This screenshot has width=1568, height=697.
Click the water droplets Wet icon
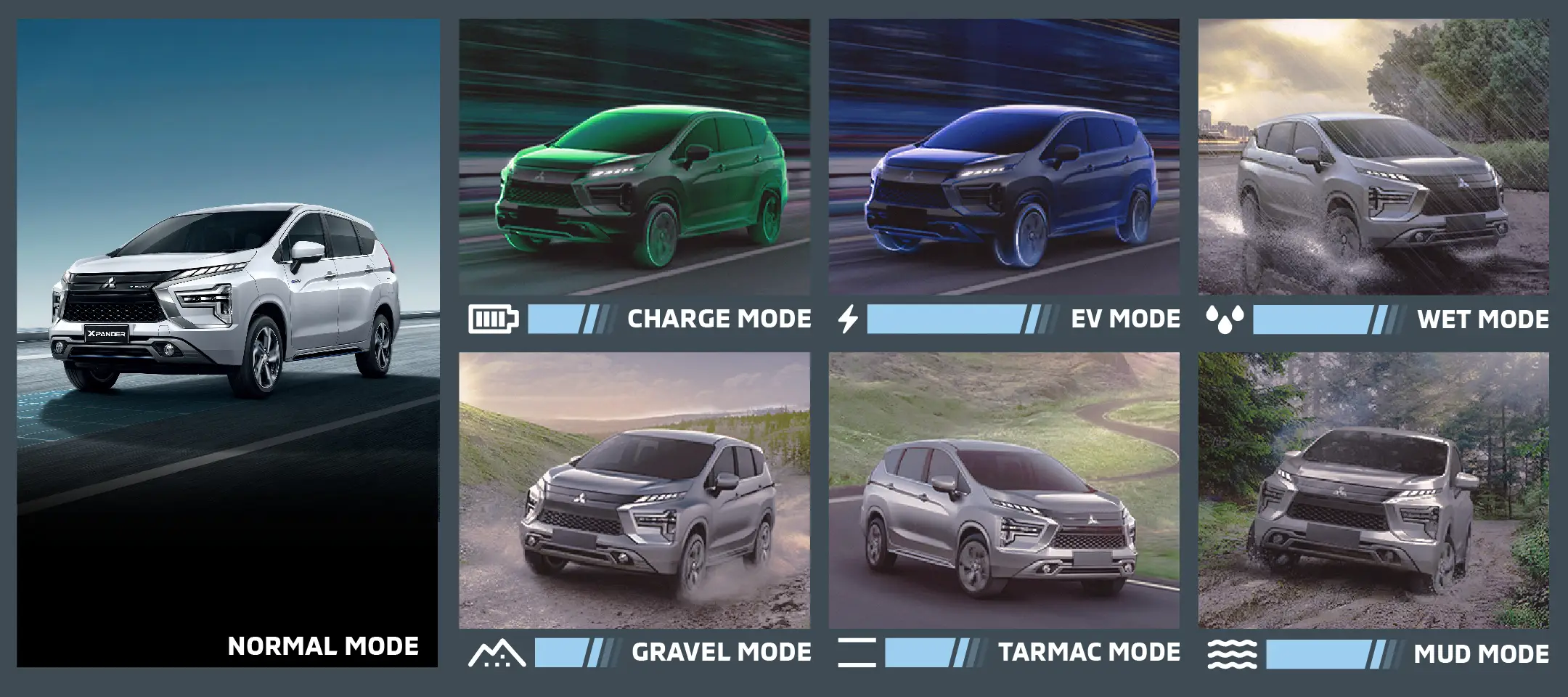pyautogui.click(x=1225, y=319)
